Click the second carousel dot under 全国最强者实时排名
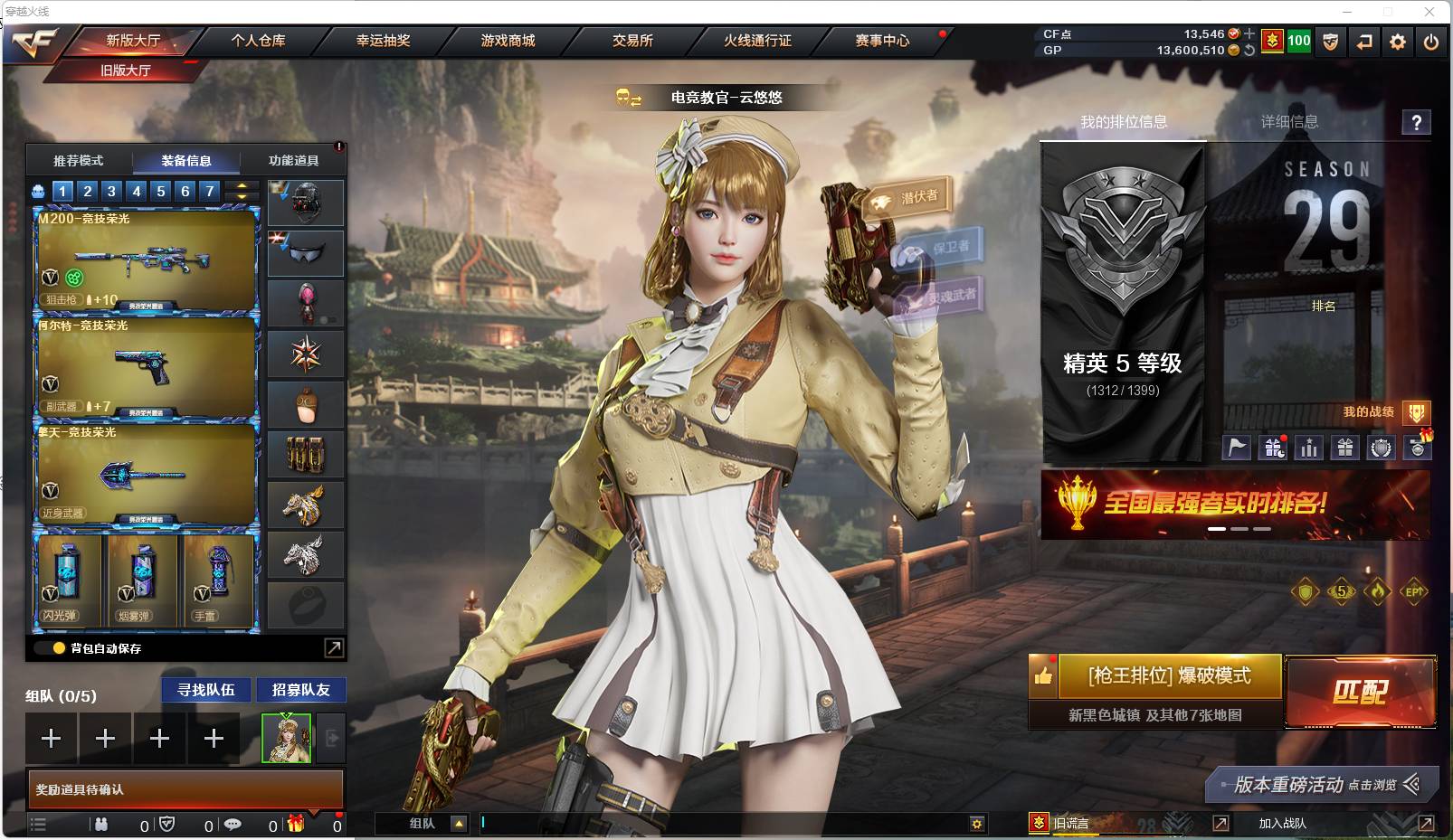This screenshot has height=840, width=1453. coord(1240,528)
